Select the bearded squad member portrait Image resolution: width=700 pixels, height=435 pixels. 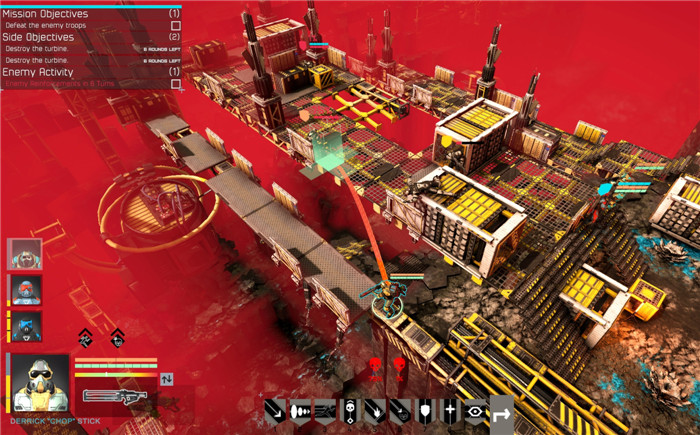click(x=25, y=254)
